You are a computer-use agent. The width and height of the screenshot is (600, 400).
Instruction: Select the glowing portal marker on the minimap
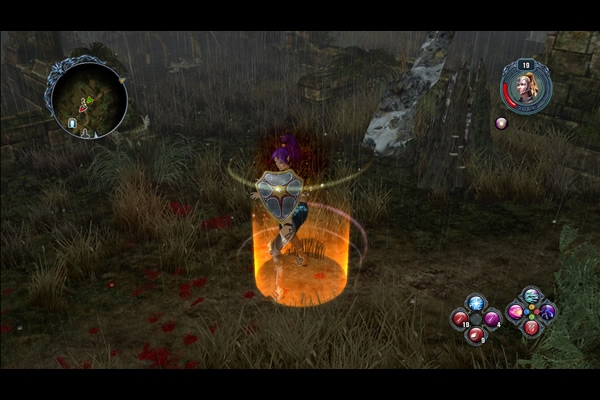pyautogui.click(x=72, y=123)
